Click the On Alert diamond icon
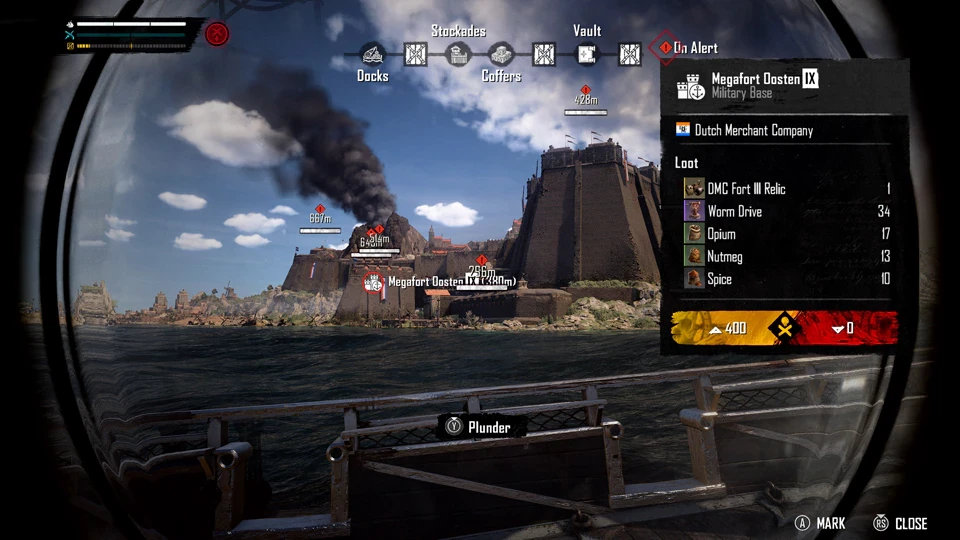 (665, 47)
